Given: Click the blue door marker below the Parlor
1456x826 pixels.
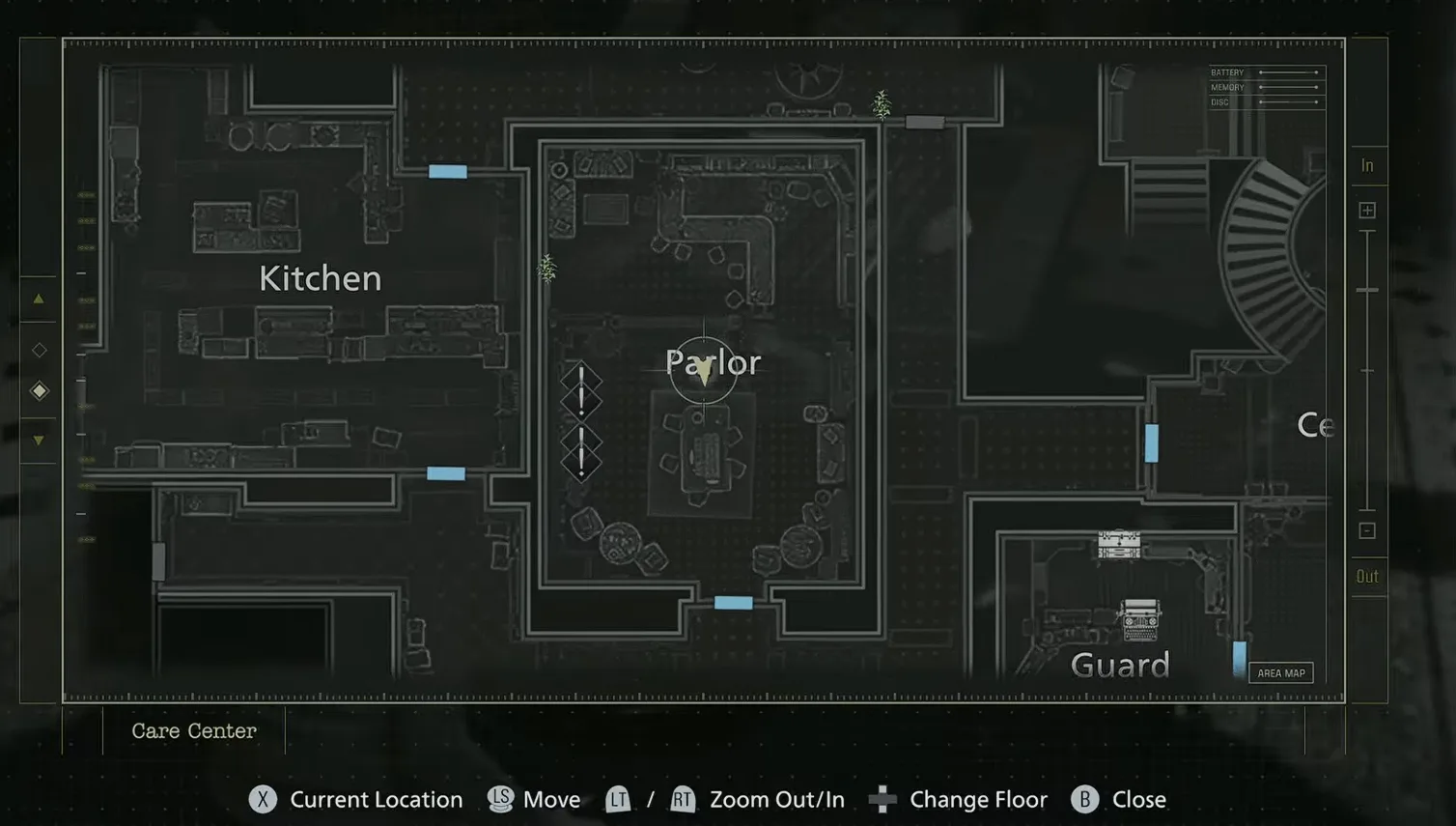Looking at the screenshot, I should (x=733, y=601).
